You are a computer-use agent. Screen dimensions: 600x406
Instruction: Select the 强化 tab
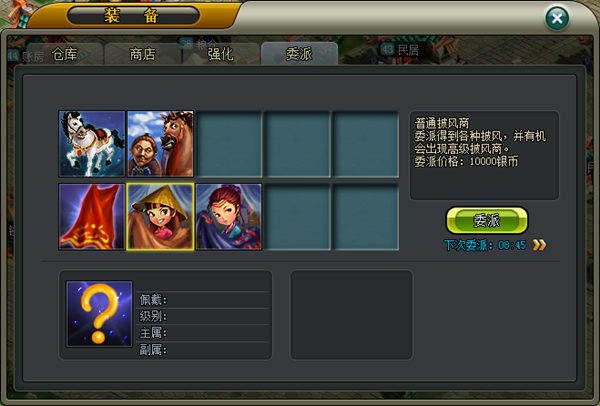[x=220, y=54]
